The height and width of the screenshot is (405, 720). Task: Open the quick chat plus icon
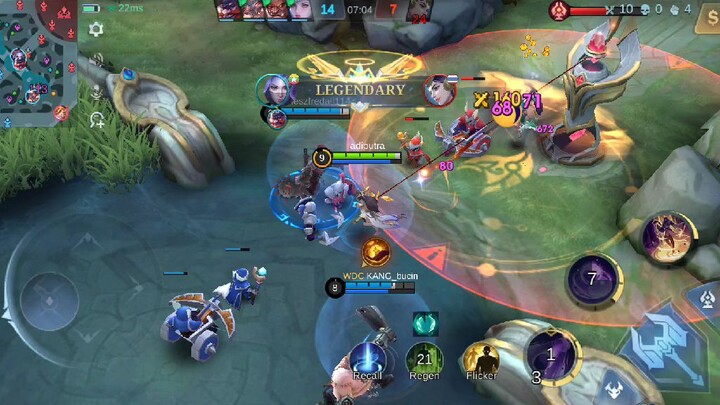[97, 120]
